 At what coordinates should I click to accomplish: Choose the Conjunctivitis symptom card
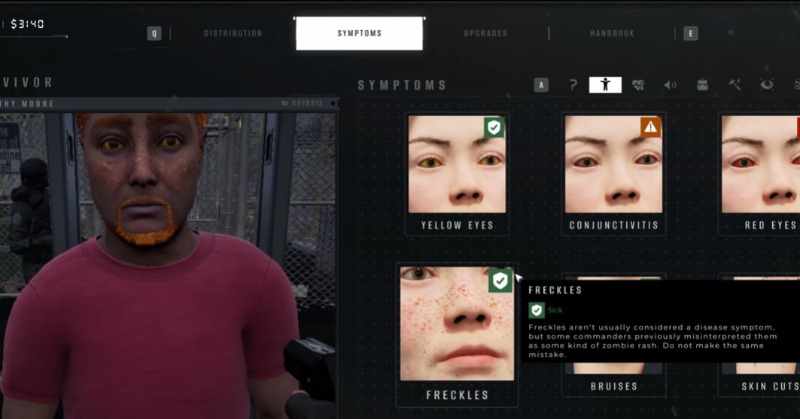pos(613,172)
